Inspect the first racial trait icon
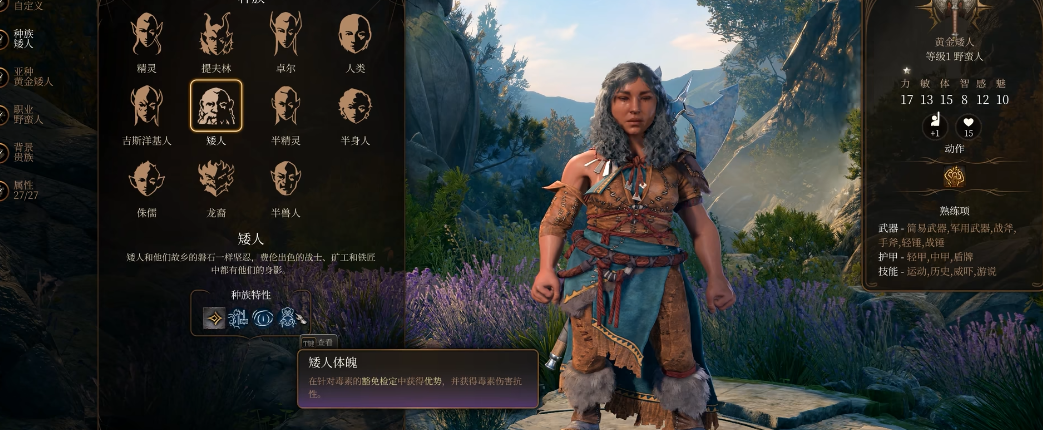This screenshot has width=1043, height=430. [214, 318]
